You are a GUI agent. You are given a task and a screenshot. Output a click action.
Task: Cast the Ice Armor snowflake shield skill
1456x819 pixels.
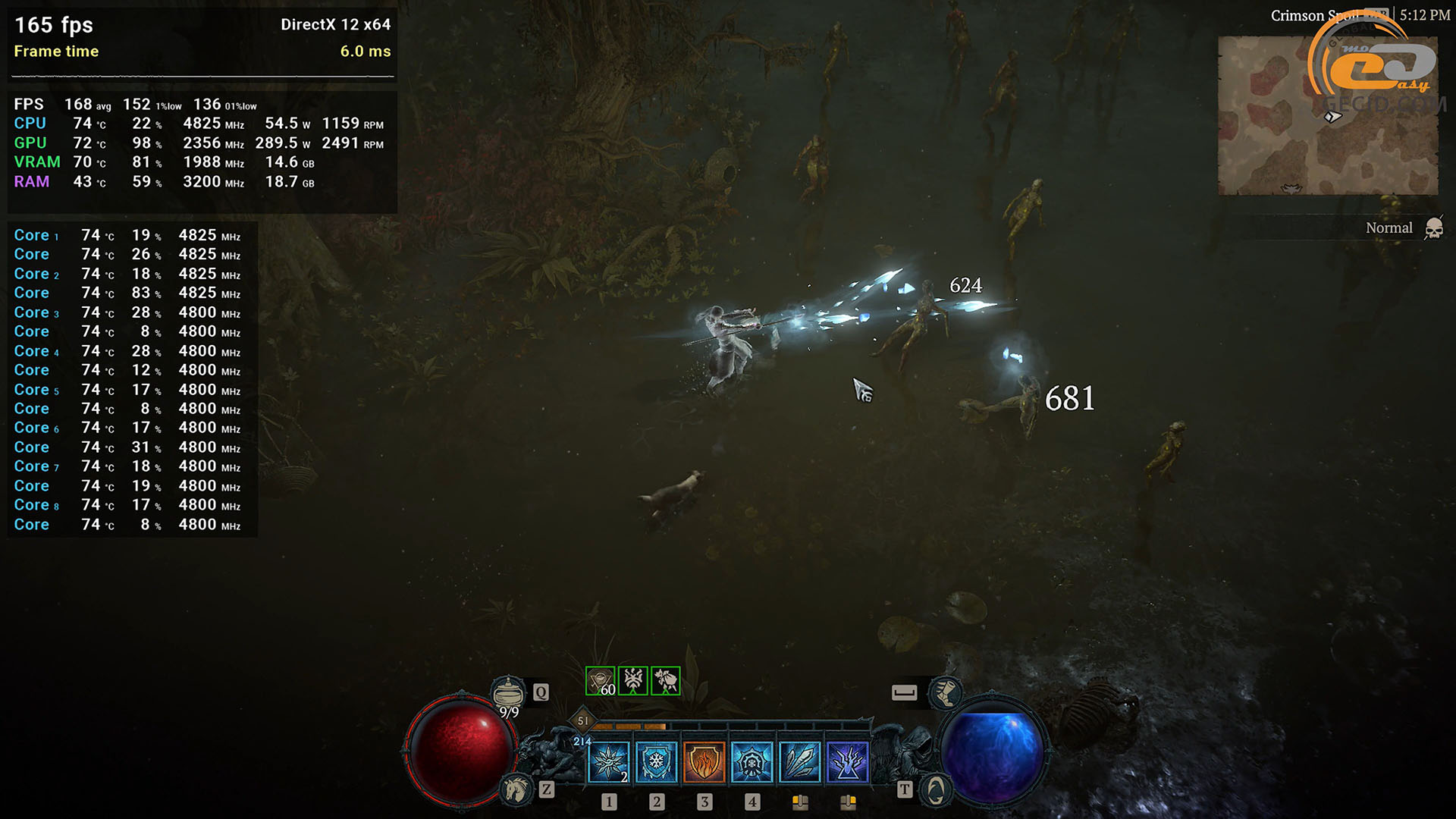coord(657,761)
